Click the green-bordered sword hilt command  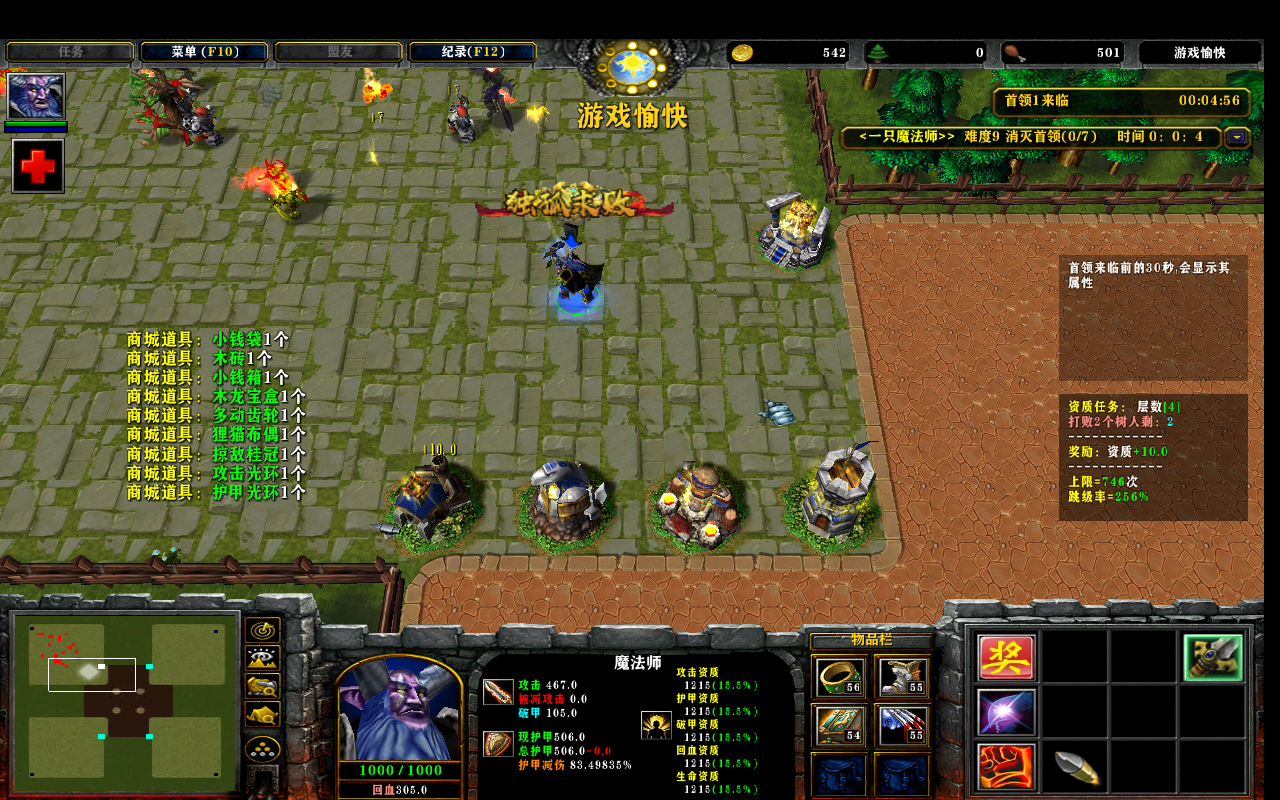pos(1213,657)
